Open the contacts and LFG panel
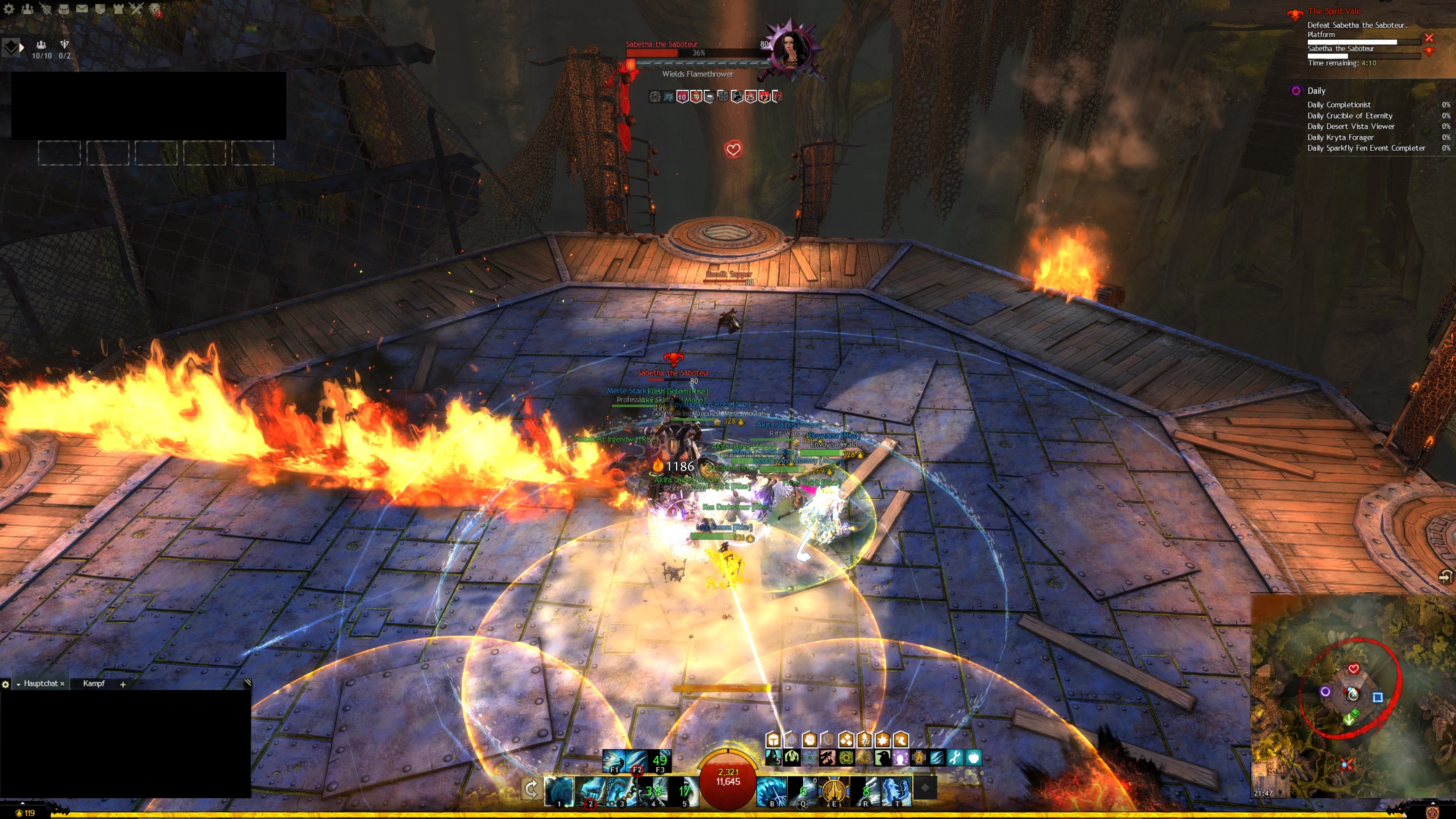 pyautogui.click(x=27, y=9)
